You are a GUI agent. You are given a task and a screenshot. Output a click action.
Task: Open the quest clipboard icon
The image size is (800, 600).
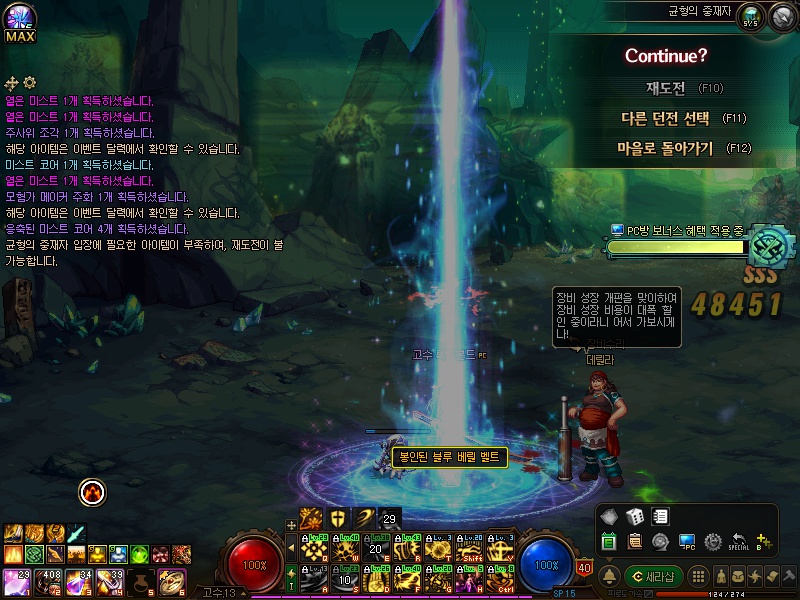click(634, 542)
